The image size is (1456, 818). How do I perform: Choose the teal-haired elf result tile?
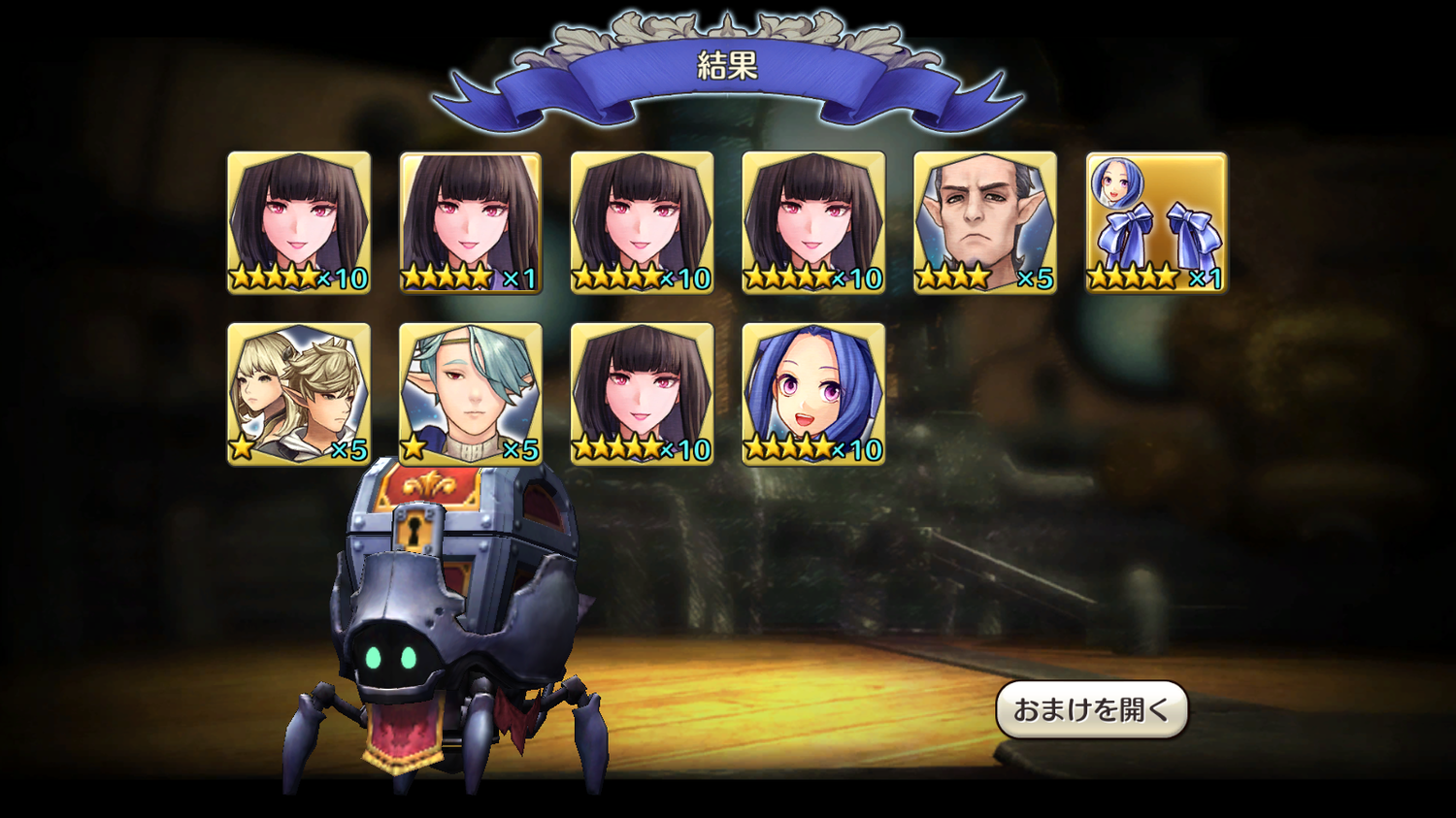(471, 394)
